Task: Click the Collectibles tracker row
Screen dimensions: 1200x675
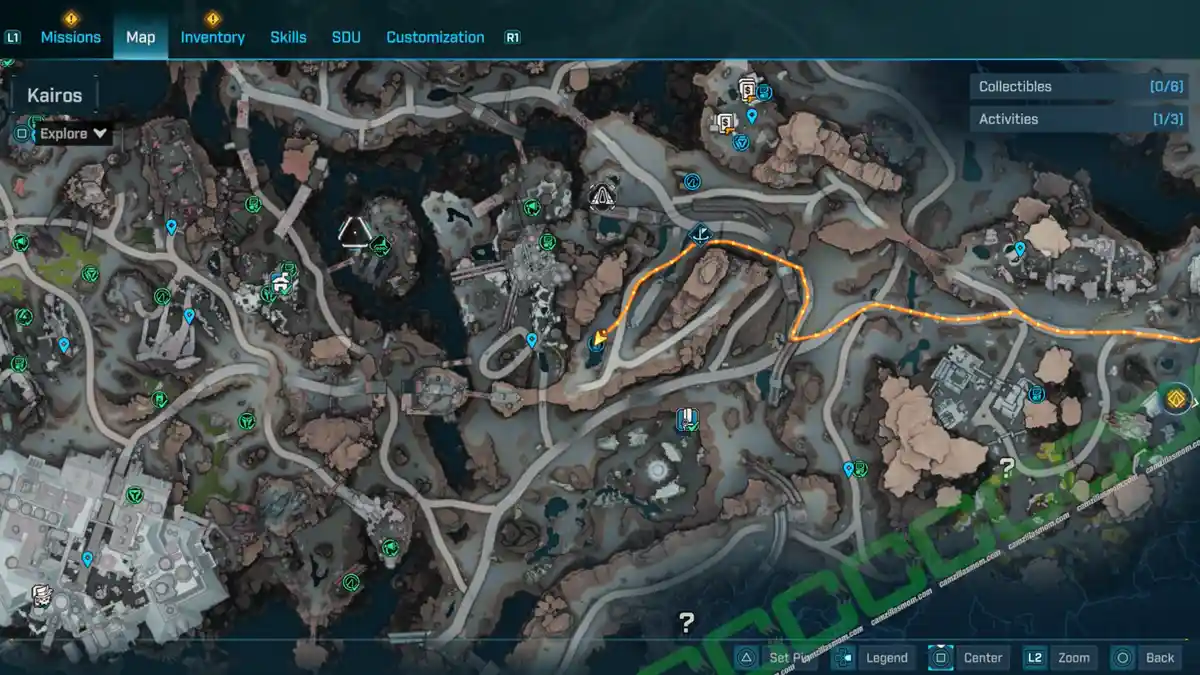Action: [x=1077, y=87]
